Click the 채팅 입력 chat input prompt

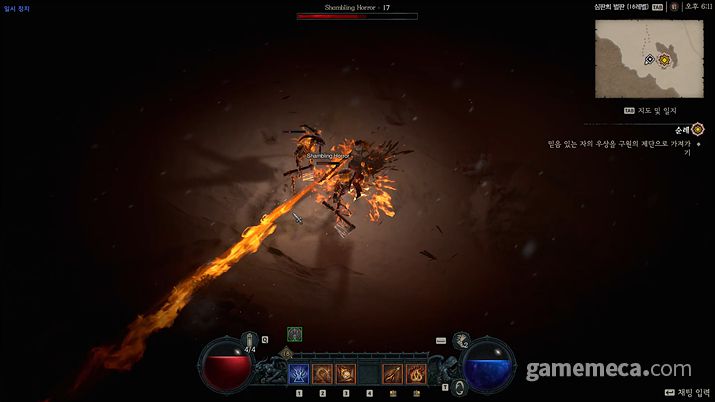point(684,394)
